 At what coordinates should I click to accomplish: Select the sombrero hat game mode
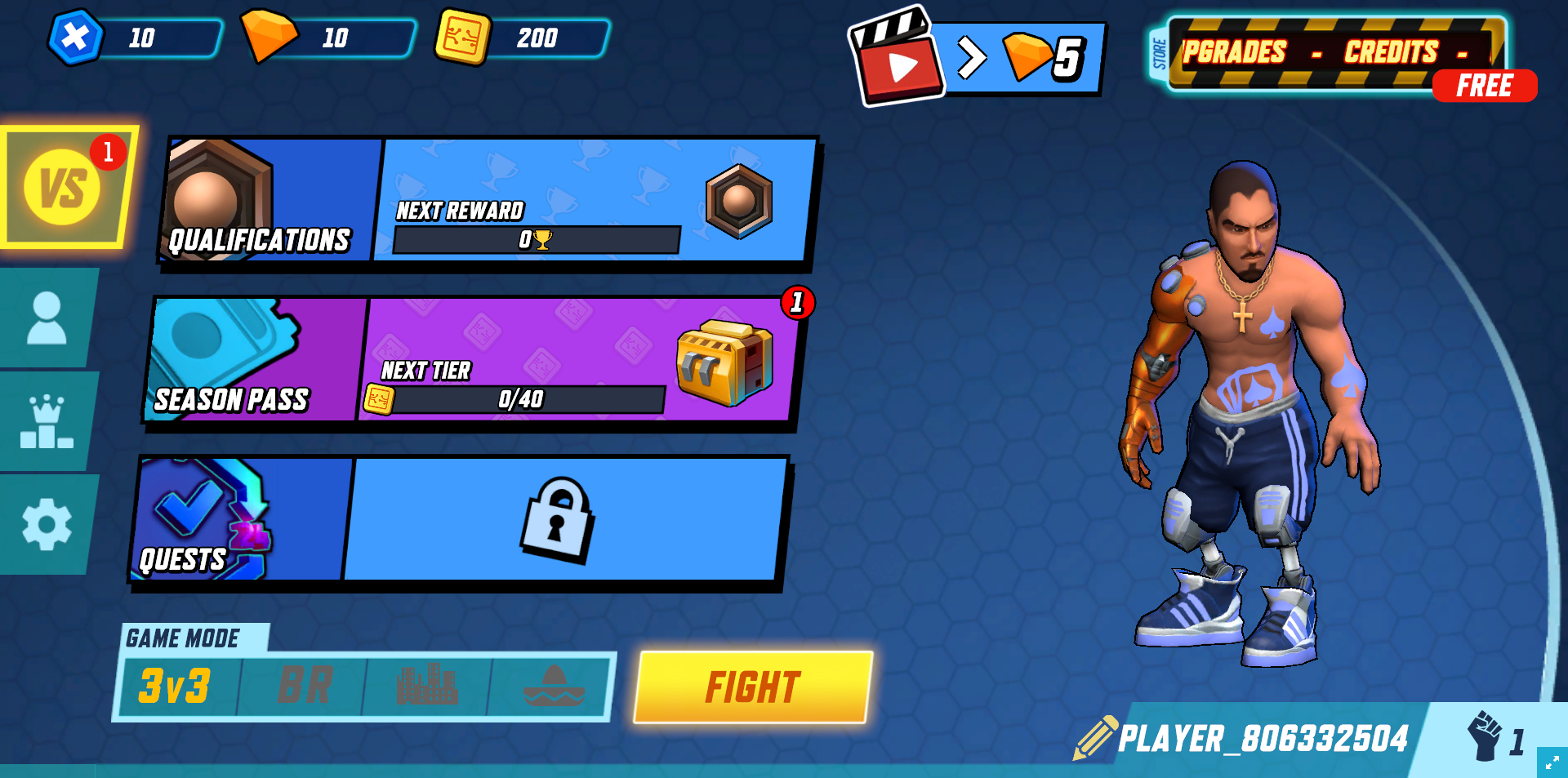[x=554, y=687]
